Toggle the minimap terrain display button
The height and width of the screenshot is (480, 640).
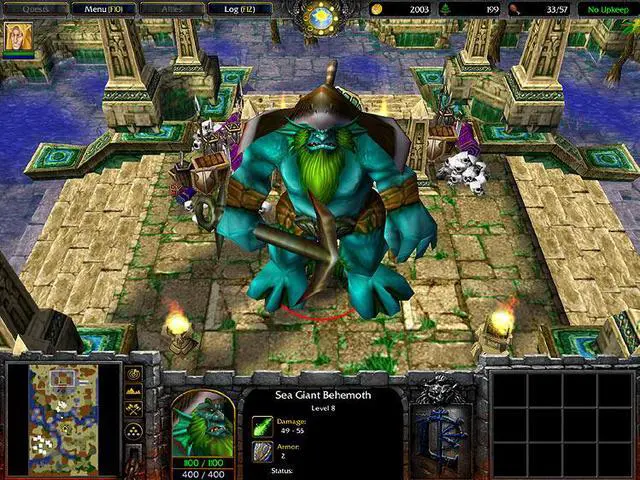tap(133, 392)
